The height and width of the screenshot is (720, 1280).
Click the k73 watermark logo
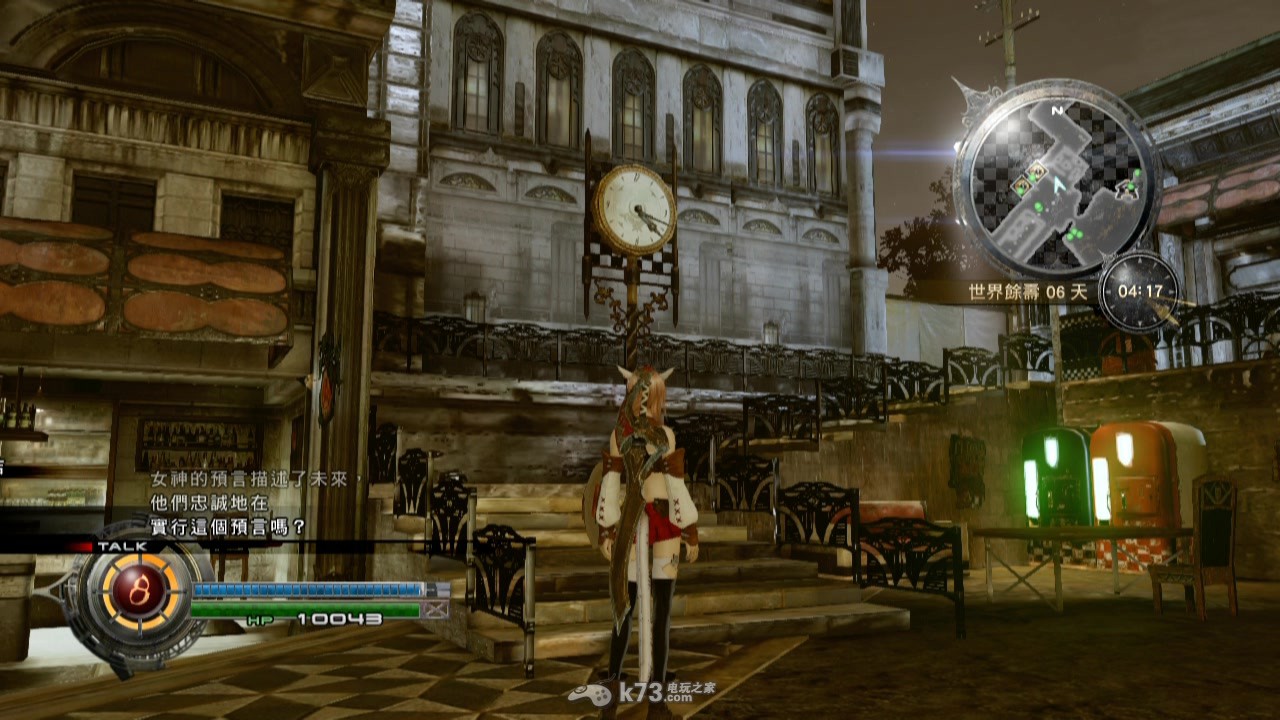click(x=641, y=694)
